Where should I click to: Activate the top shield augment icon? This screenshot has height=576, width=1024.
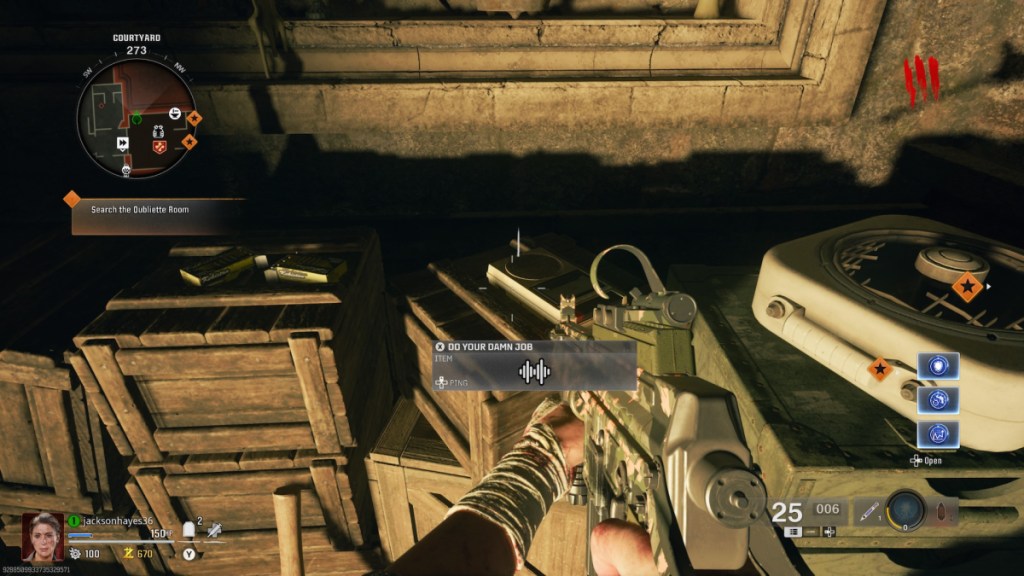point(938,366)
